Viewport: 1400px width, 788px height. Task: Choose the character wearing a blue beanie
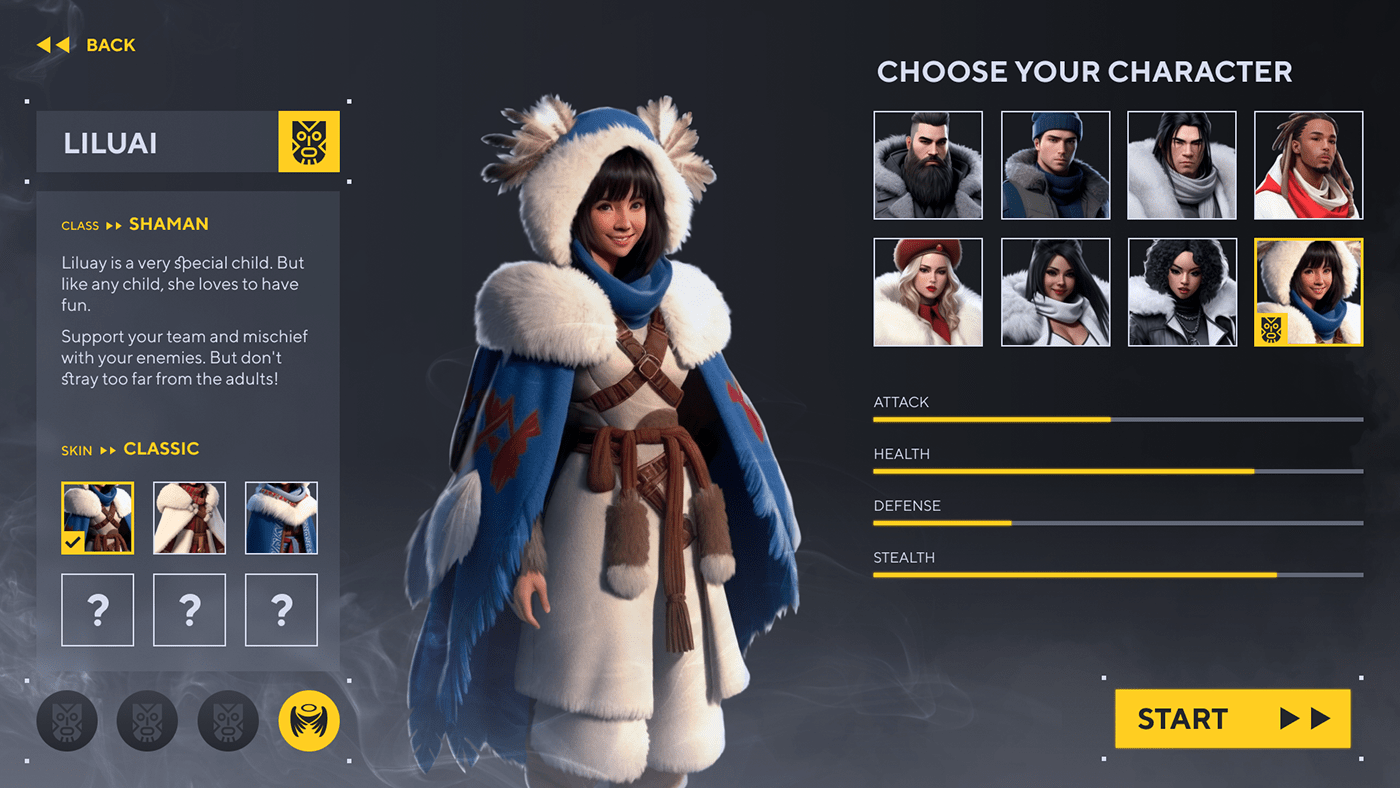[x=1055, y=165]
